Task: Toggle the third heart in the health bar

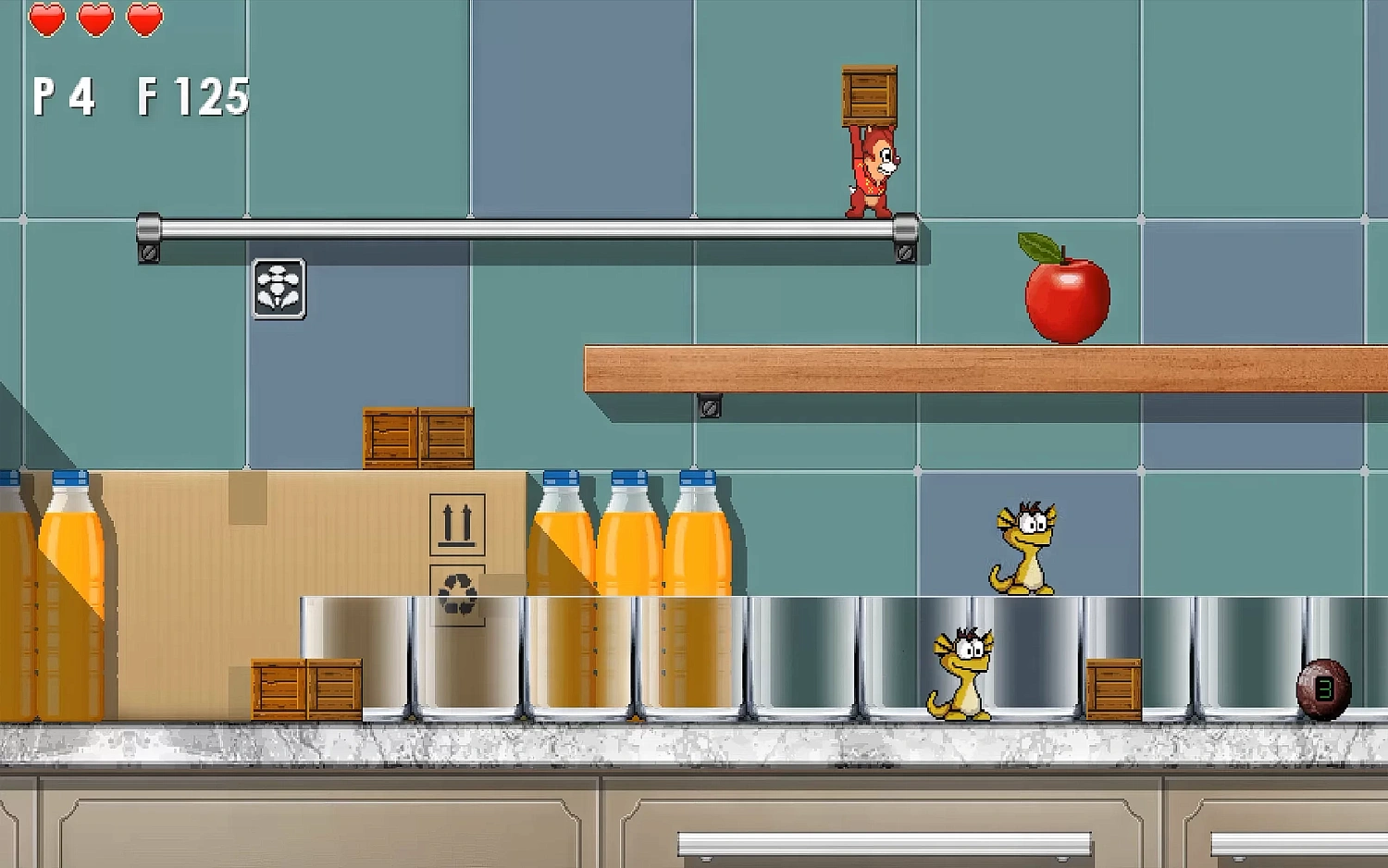Action: 144,17
